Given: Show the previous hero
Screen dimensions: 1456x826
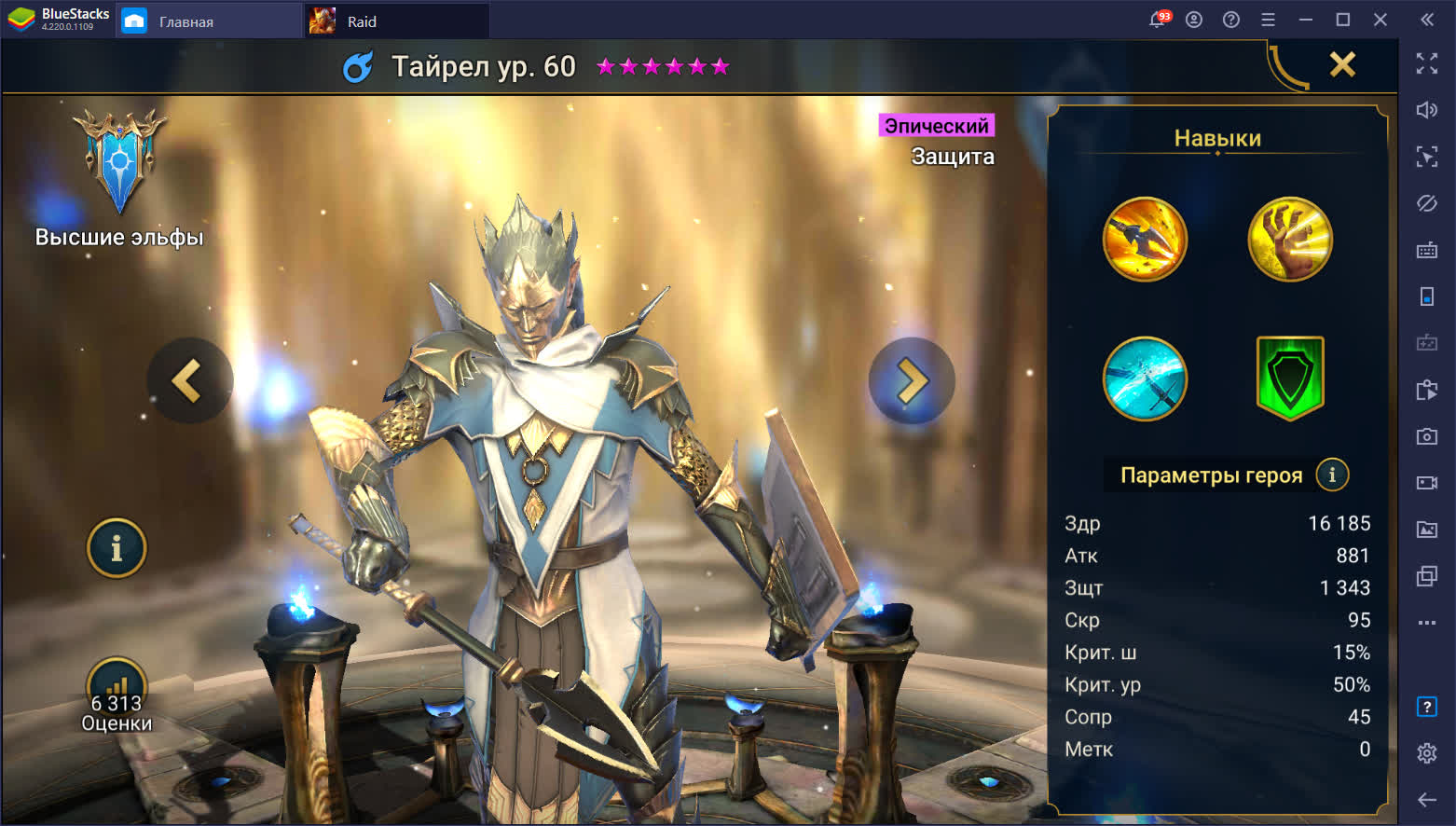Looking at the screenshot, I should pos(188,380).
